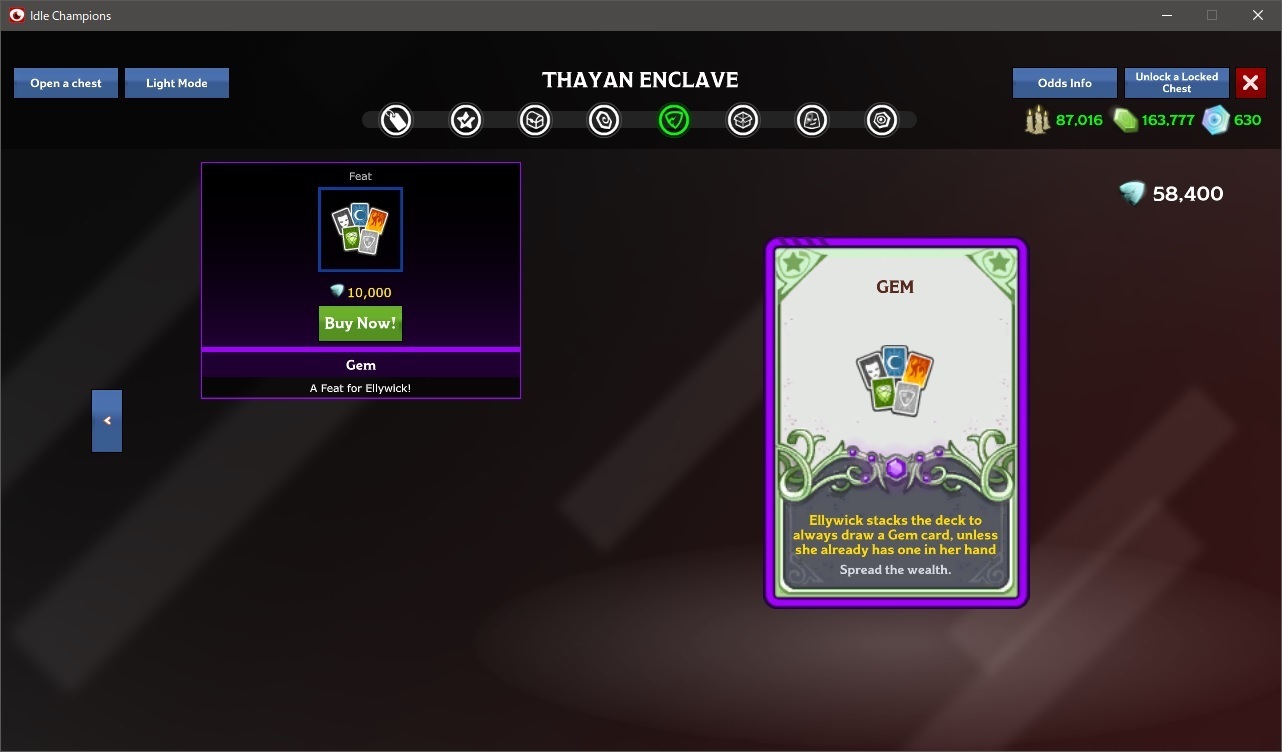Buy the Gem feat now
Screen dimensions: 1282x752
[x=360, y=323]
